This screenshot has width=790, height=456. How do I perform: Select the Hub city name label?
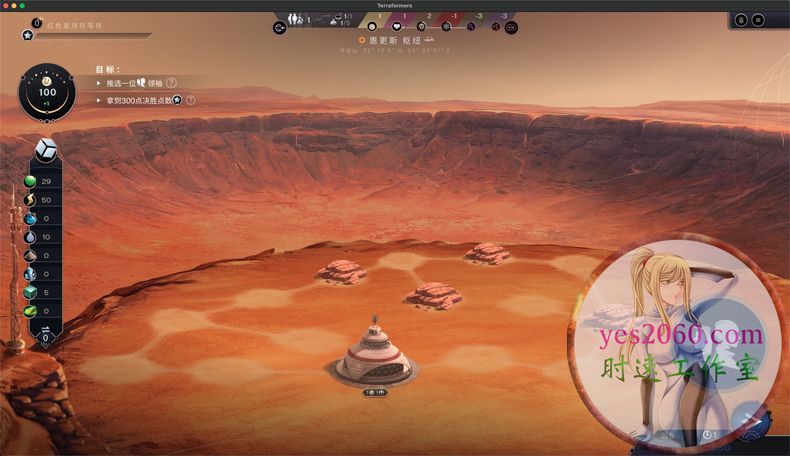pyautogui.click(x=399, y=40)
